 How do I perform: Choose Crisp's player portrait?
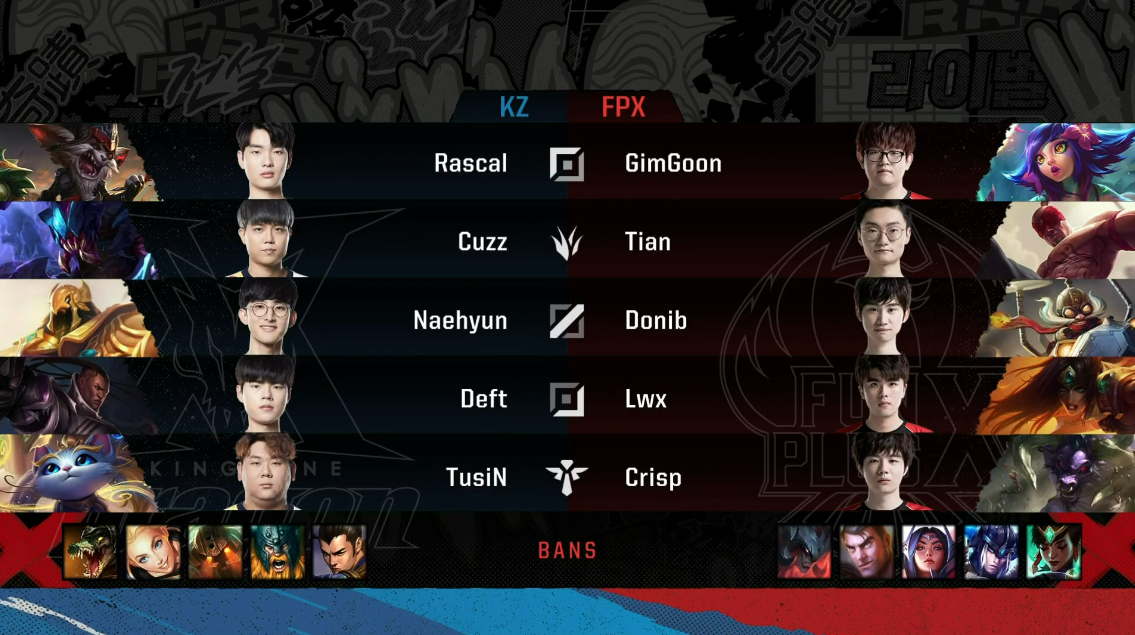(884, 476)
